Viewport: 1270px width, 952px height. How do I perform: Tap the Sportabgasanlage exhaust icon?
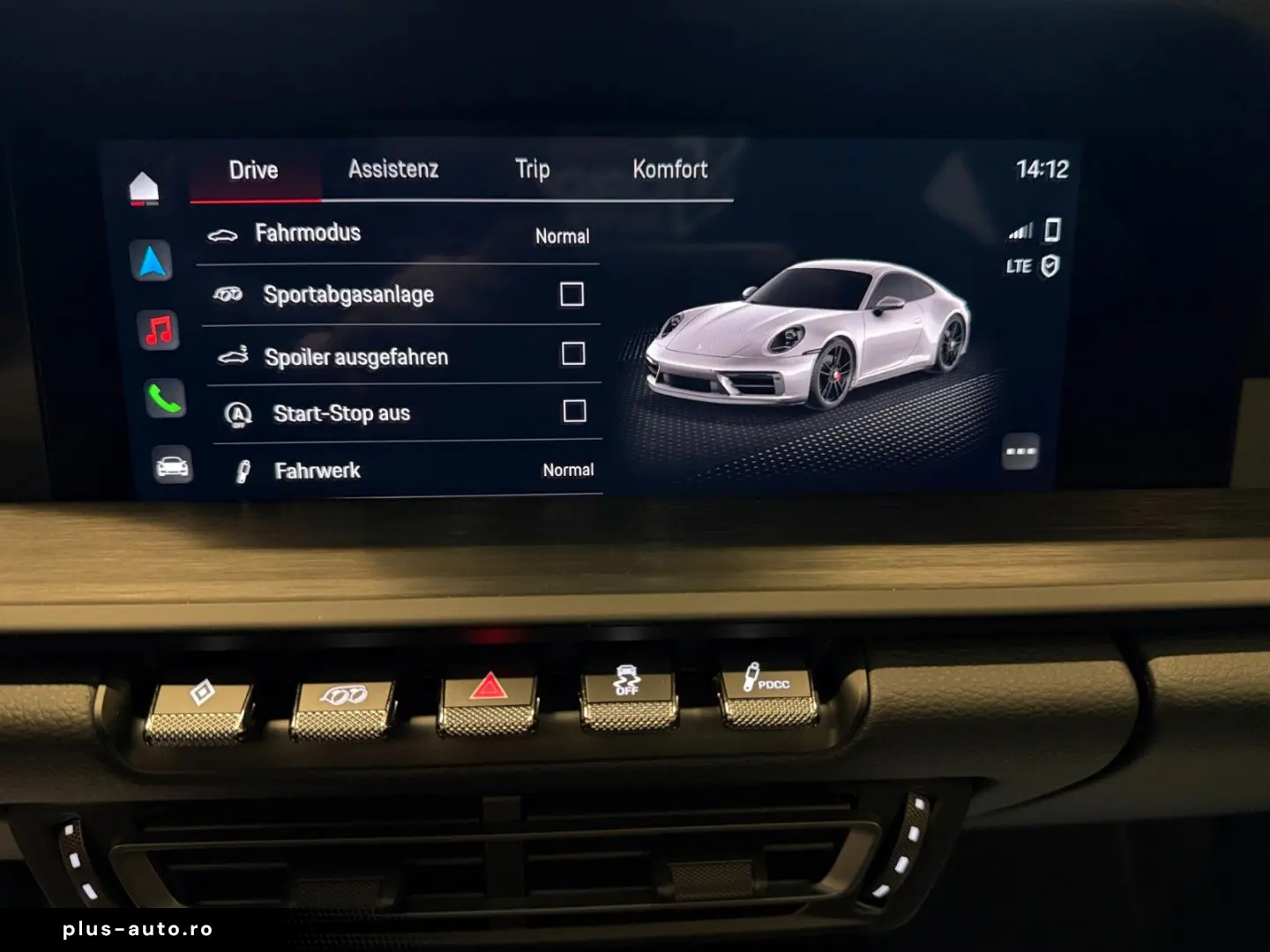coord(228,294)
